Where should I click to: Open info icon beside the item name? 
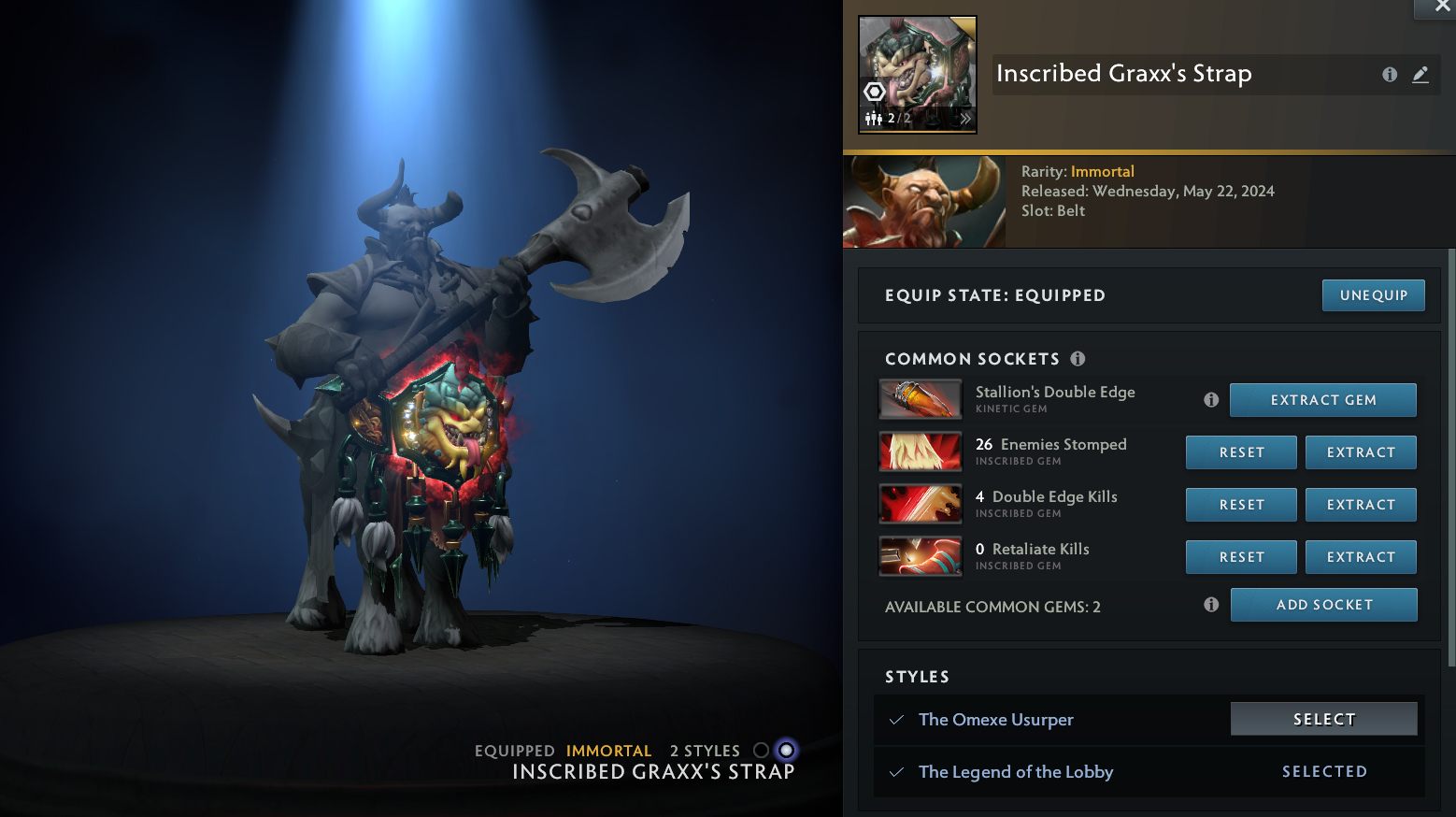click(1390, 75)
